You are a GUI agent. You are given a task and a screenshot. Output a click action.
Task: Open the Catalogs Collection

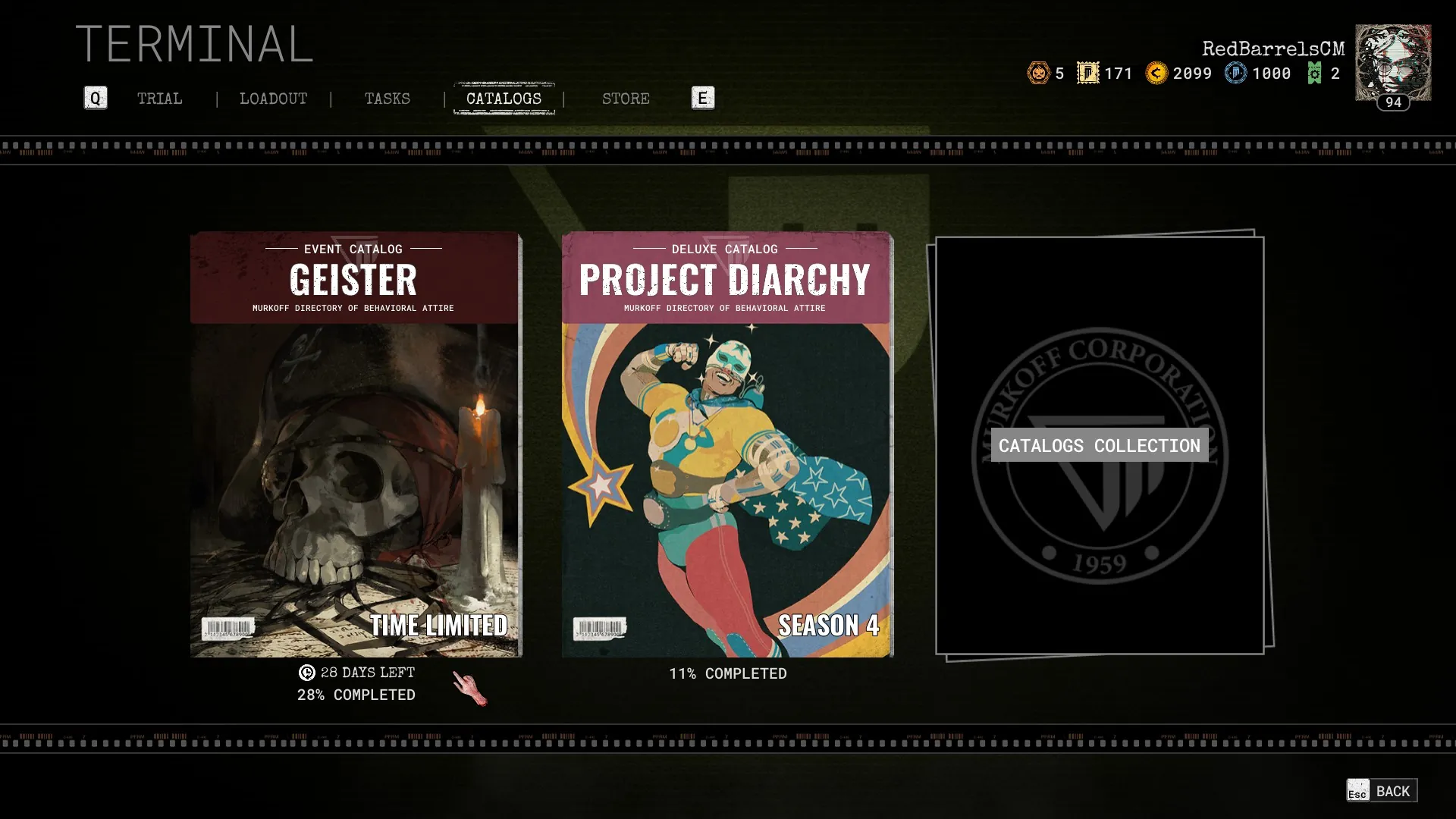(1099, 446)
